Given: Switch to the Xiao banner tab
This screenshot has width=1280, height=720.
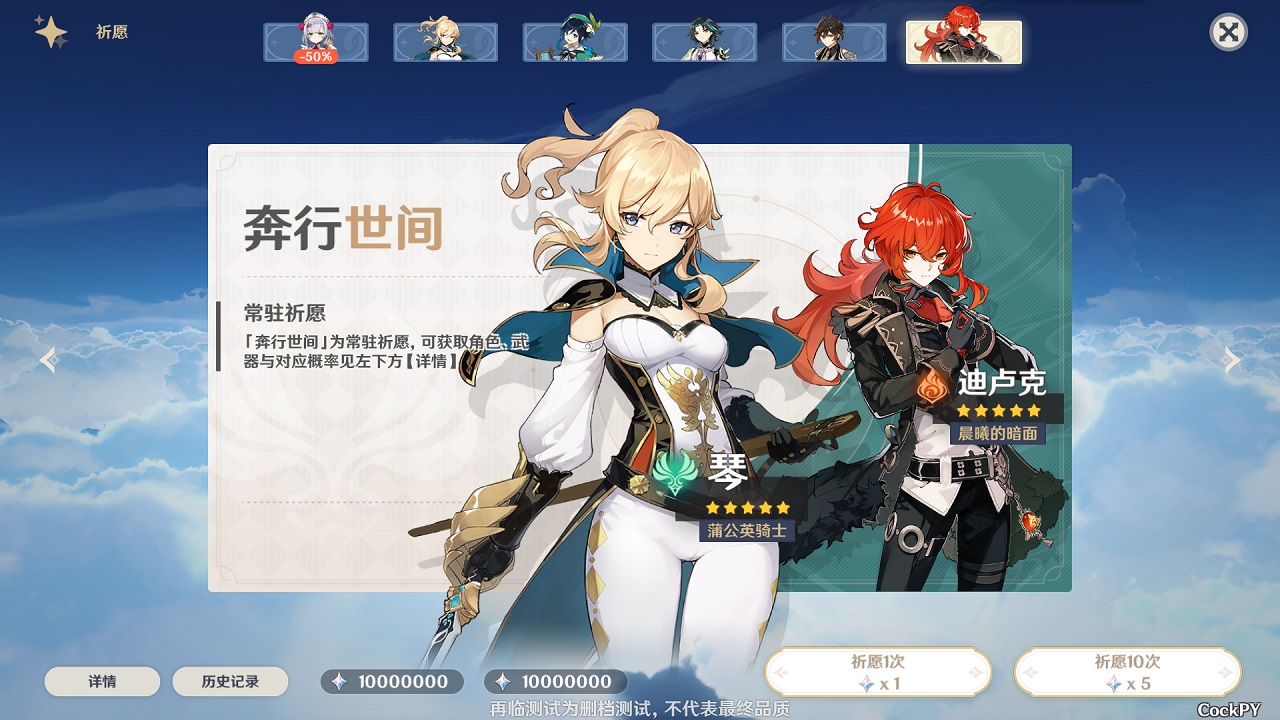Looking at the screenshot, I should pos(704,42).
